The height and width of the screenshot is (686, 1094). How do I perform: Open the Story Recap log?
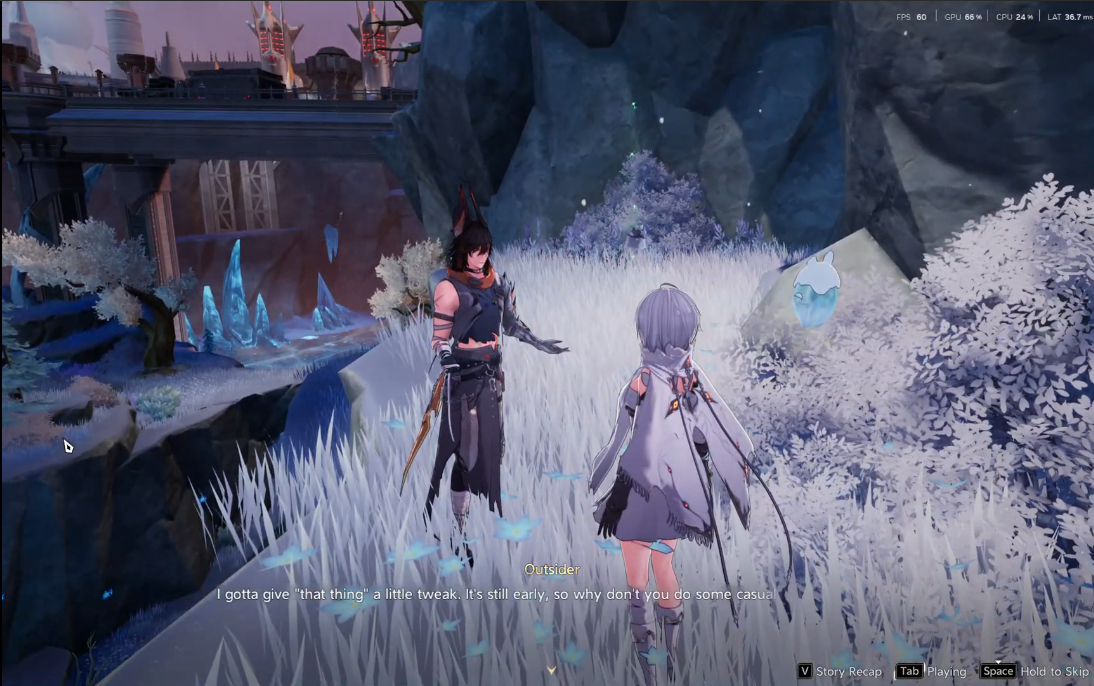[840, 671]
